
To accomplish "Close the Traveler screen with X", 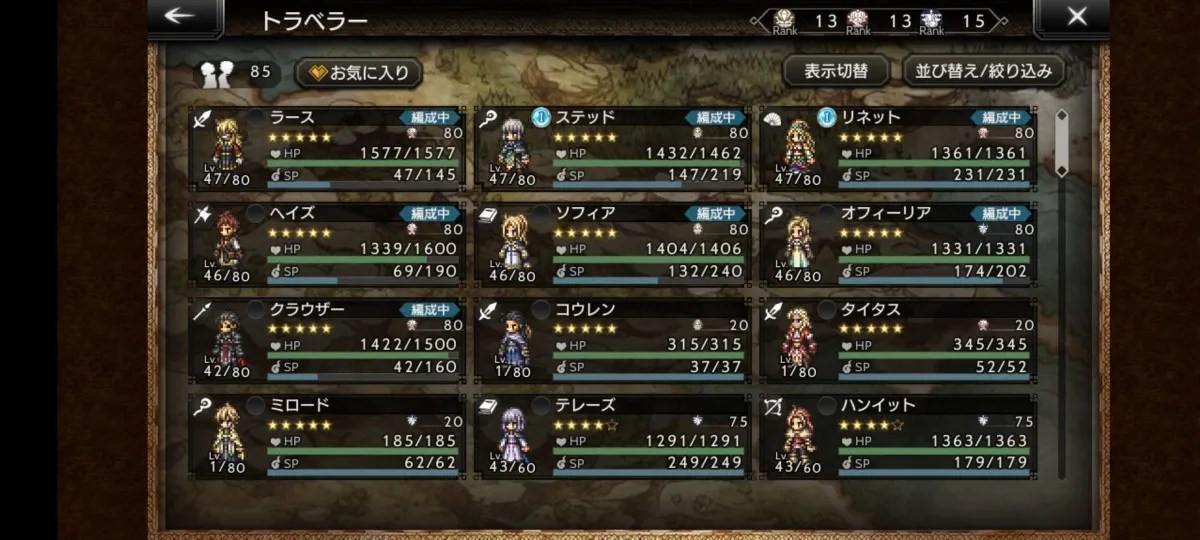I will [x=1076, y=17].
